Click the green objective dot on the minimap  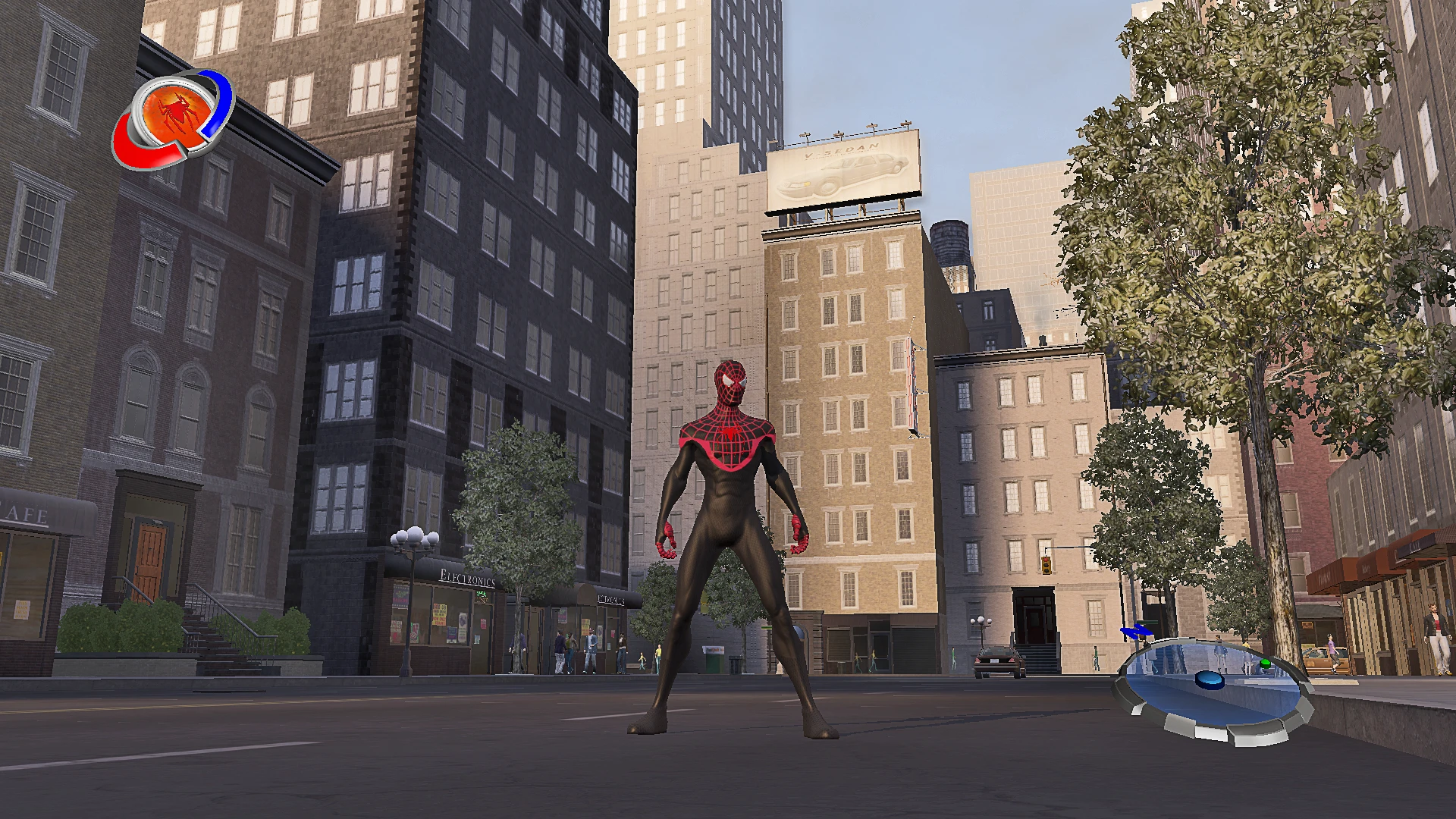[1265, 664]
